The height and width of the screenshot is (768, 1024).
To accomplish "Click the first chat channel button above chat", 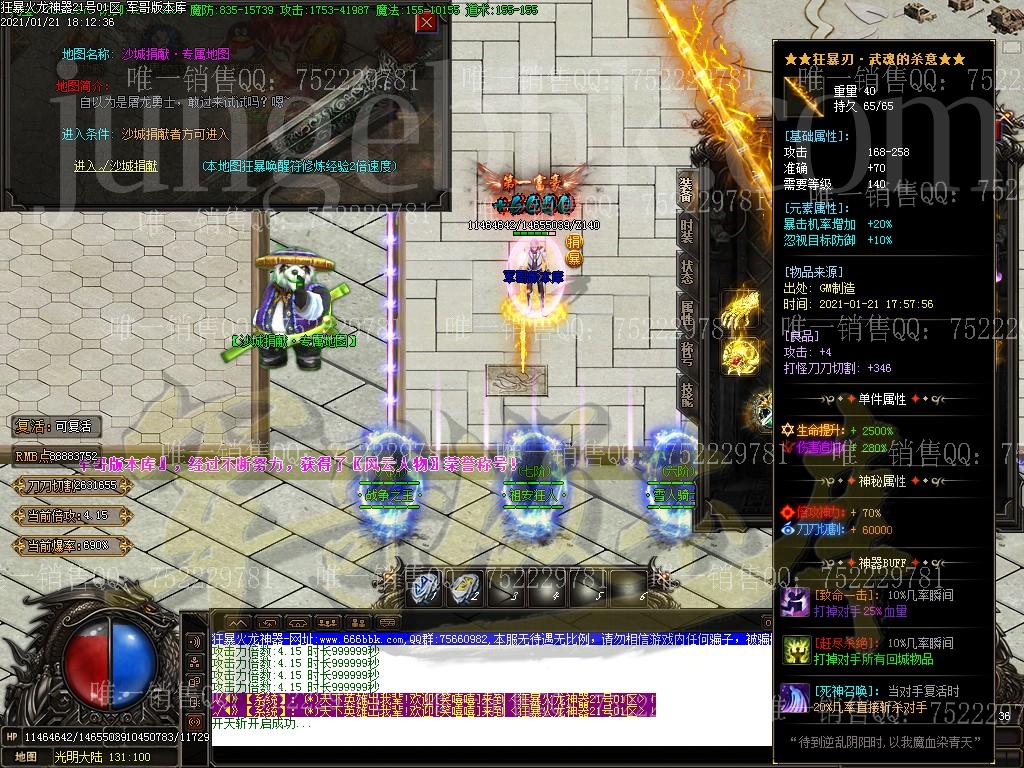I will 236,622.
